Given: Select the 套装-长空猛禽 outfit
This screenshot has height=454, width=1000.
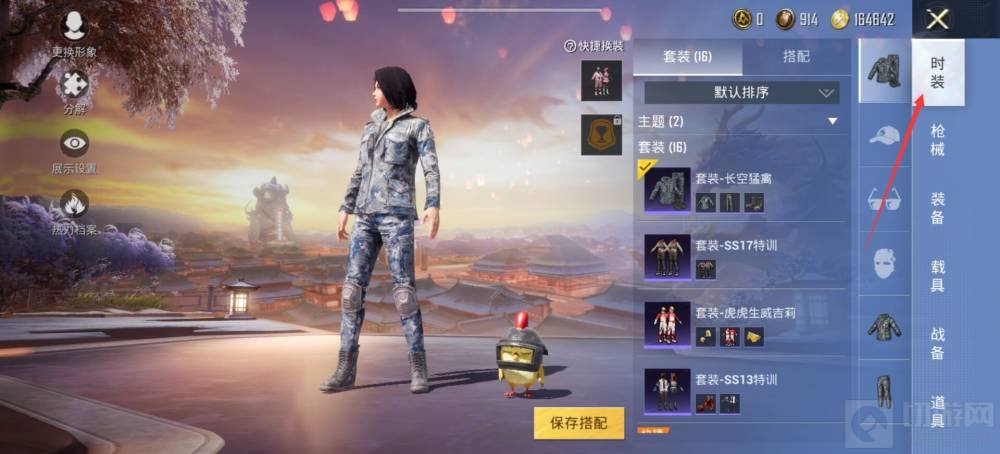Looking at the screenshot, I should coord(741,190).
